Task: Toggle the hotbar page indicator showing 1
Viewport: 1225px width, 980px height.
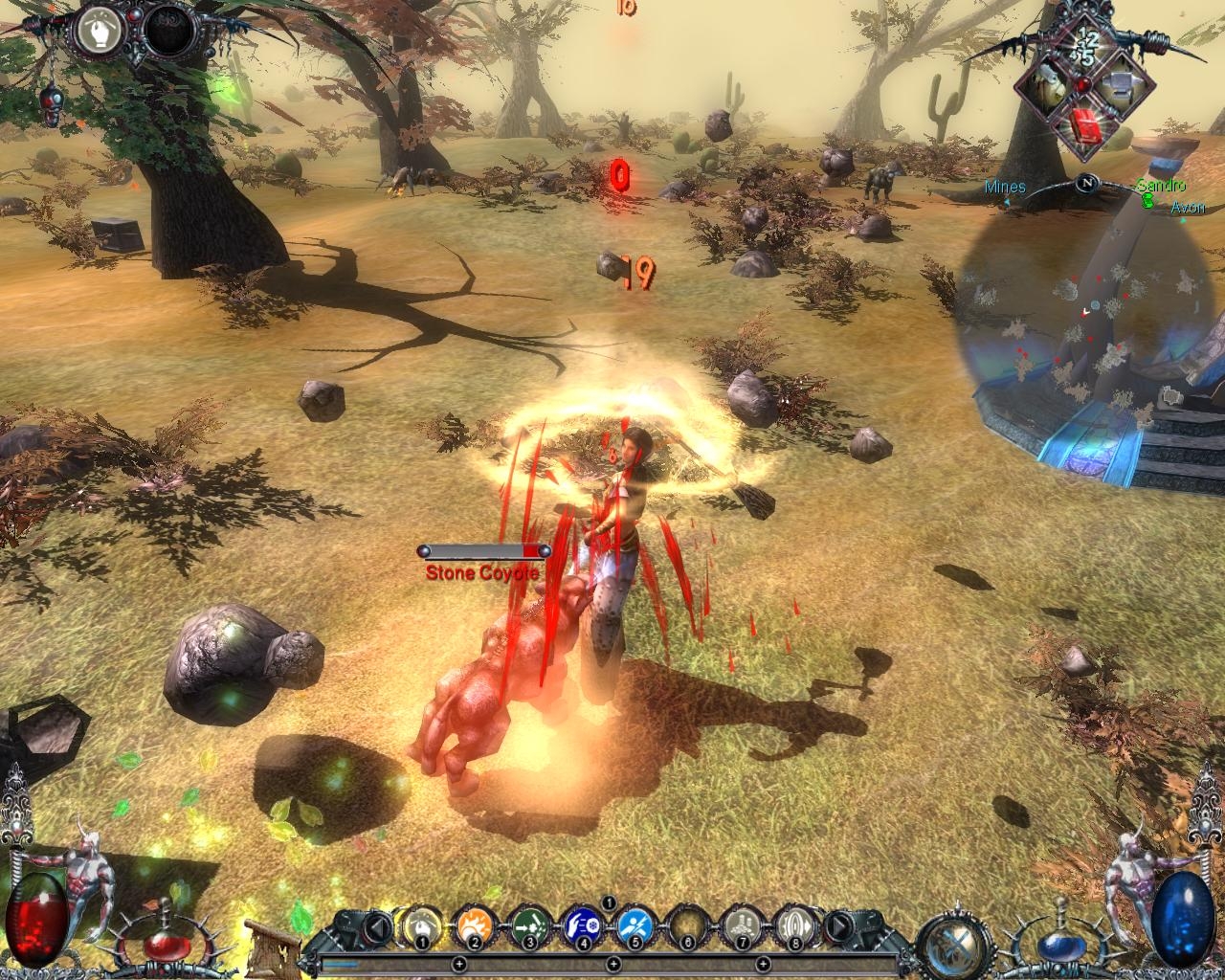Action: (x=608, y=902)
